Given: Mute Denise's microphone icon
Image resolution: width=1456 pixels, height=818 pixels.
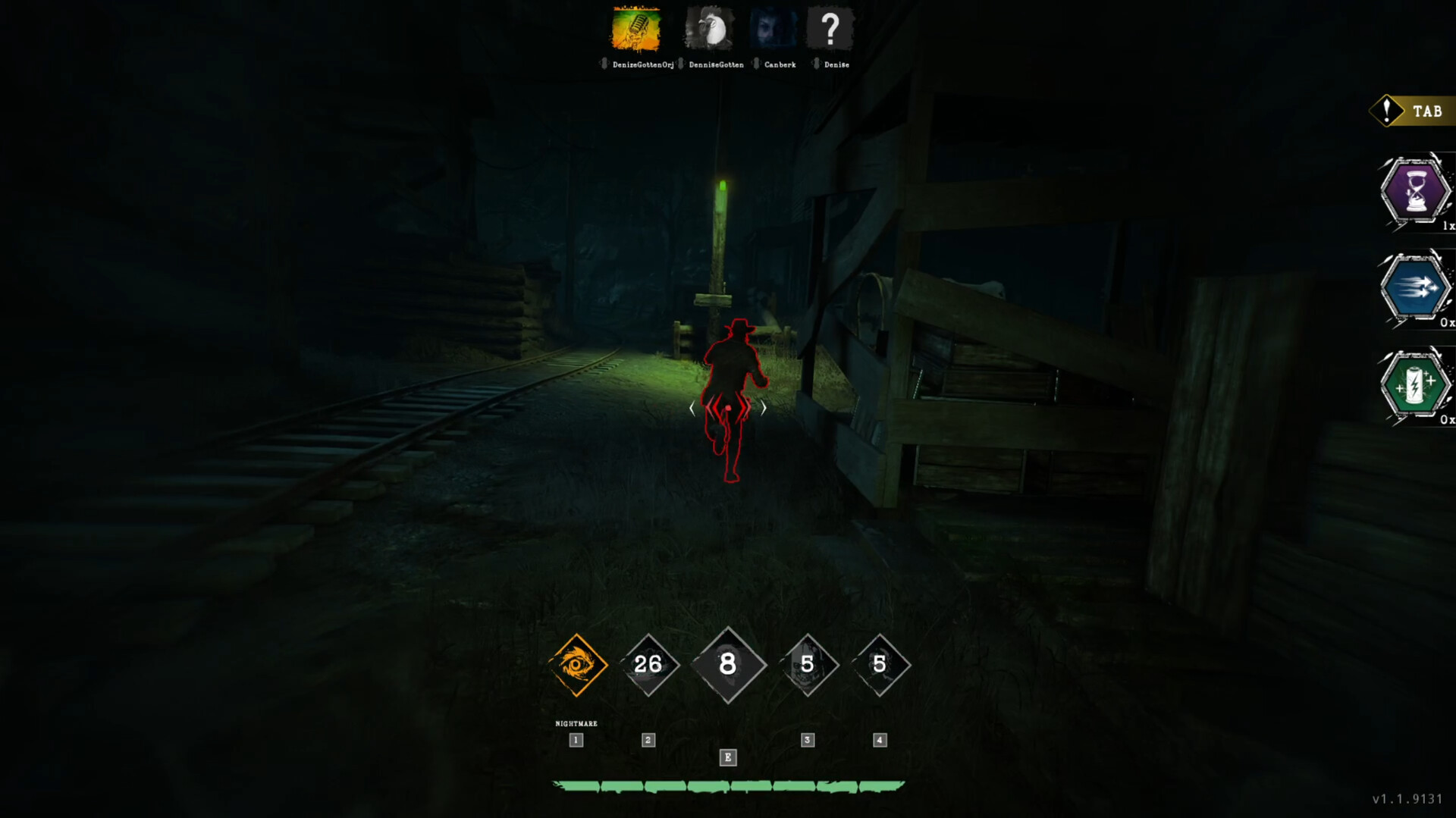Looking at the screenshot, I should pos(817,65).
